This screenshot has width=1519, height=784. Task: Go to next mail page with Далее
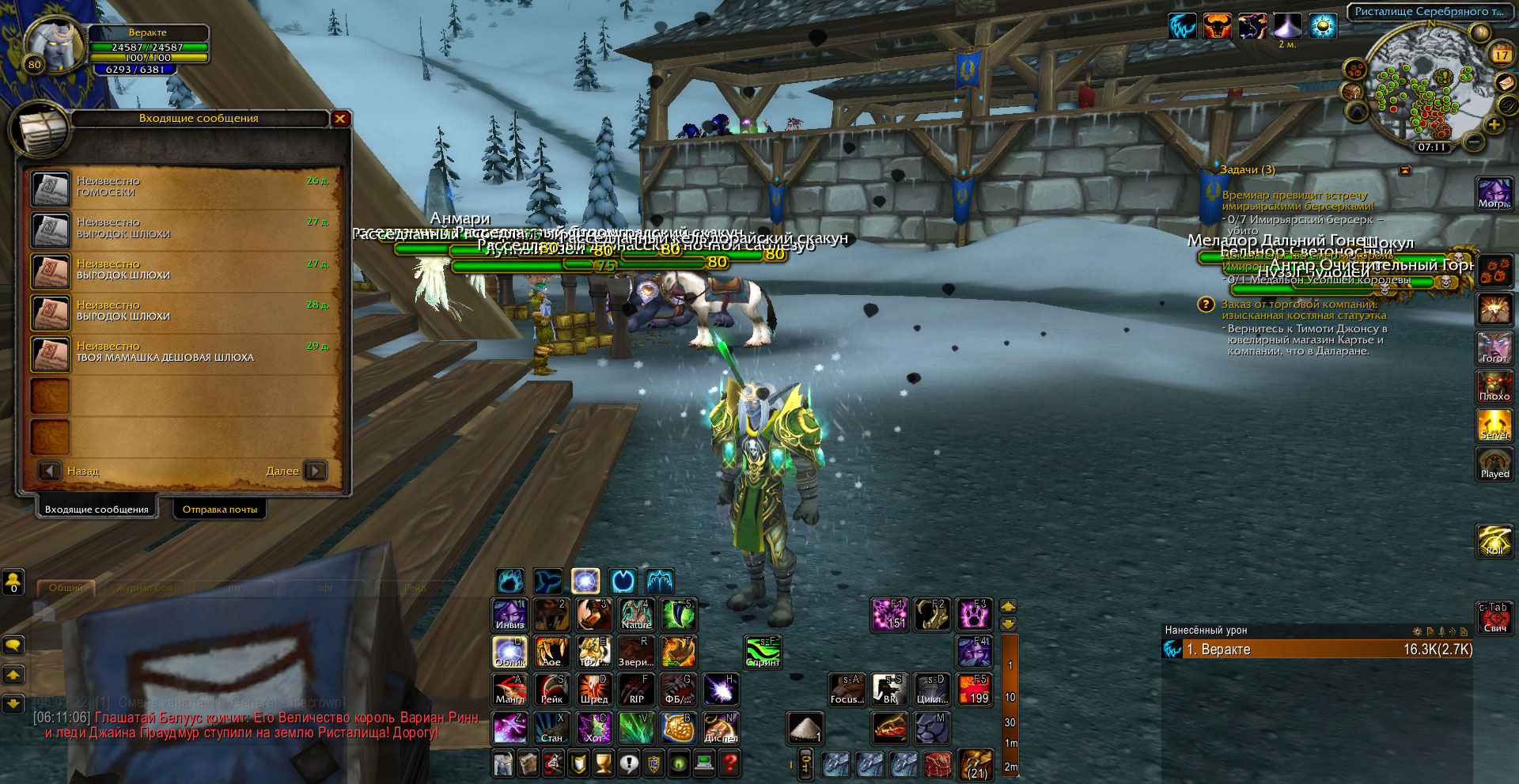click(x=315, y=471)
